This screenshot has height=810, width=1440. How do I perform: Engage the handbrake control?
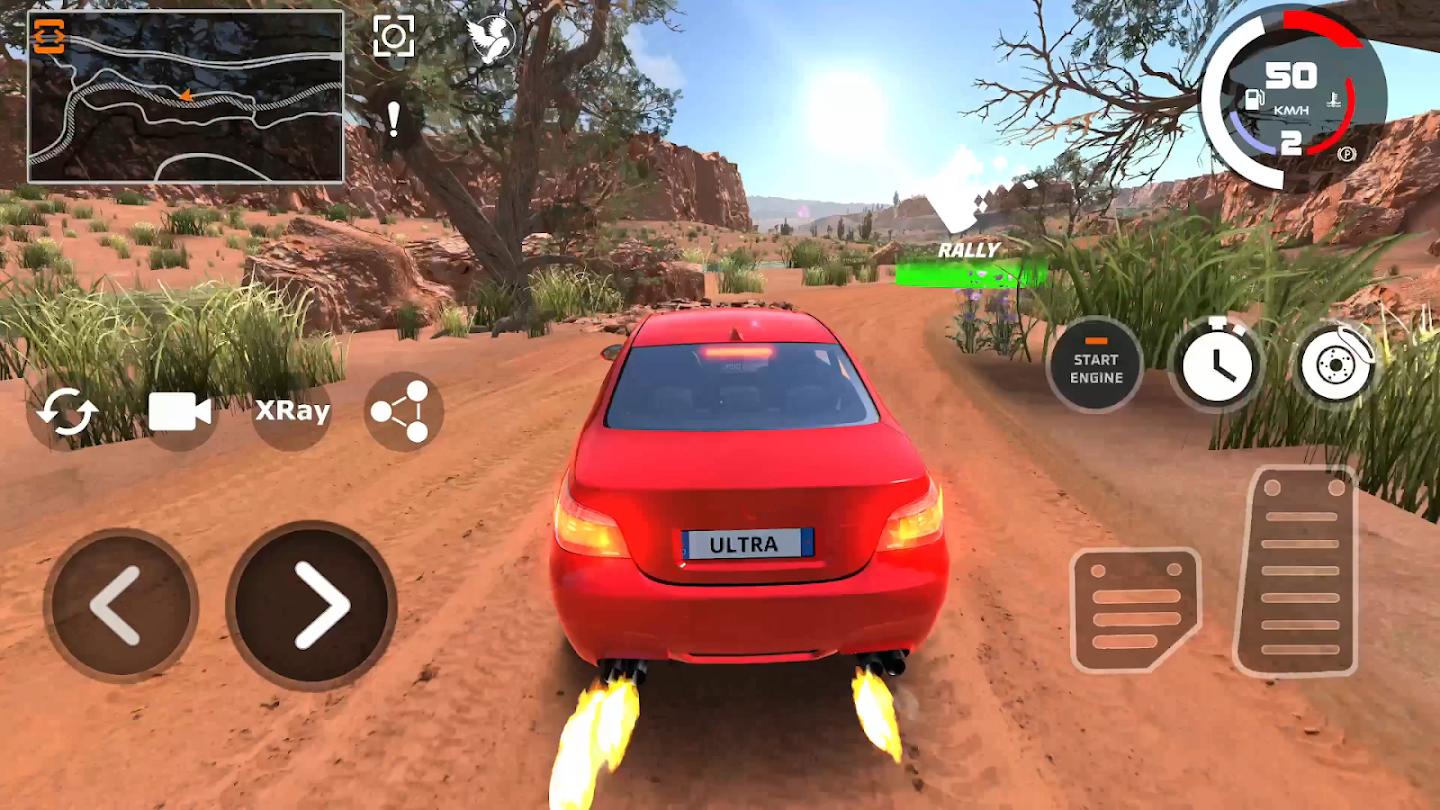pos(1336,365)
